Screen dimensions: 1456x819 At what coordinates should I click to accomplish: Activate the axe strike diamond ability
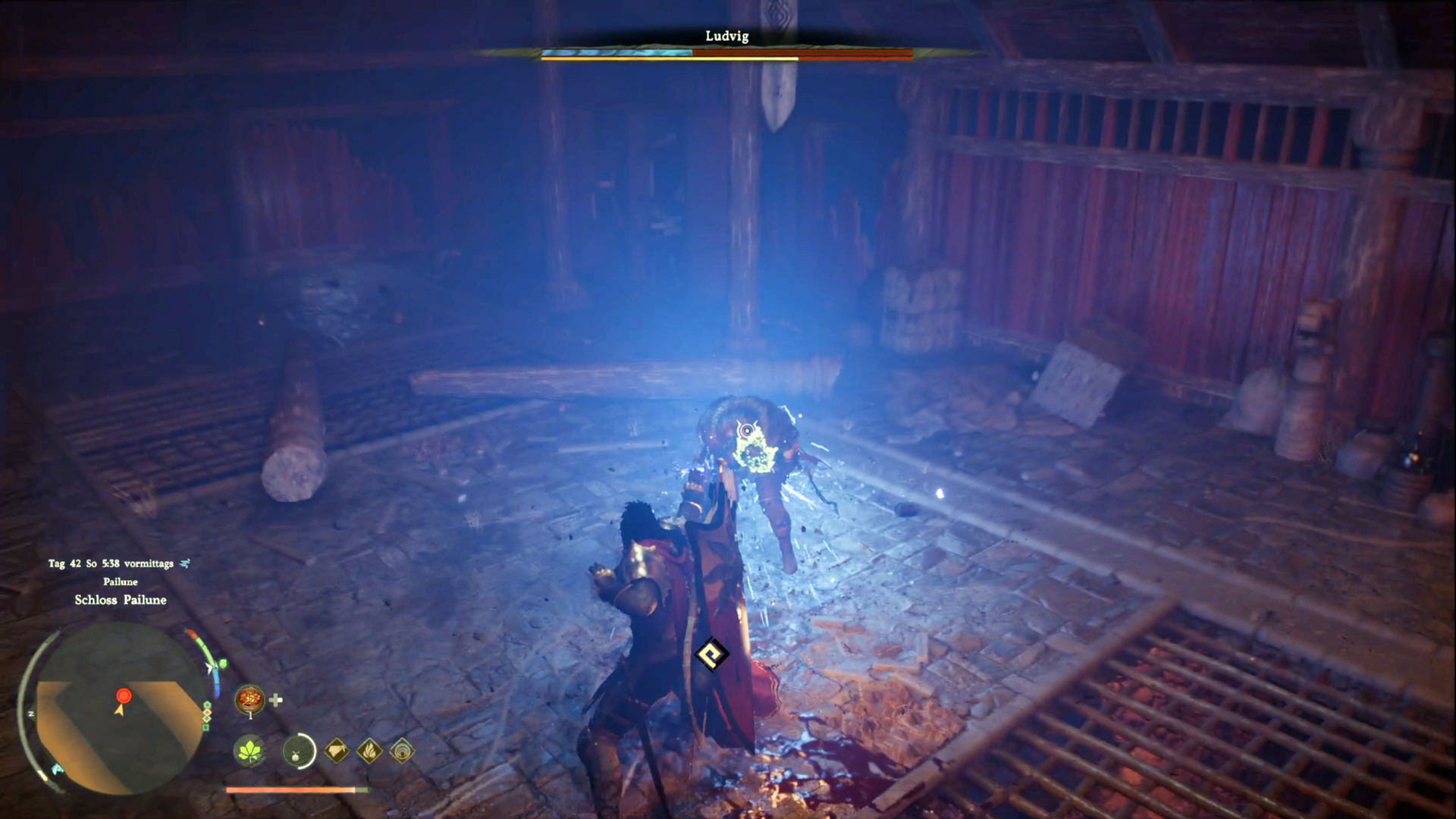[337, 752]
